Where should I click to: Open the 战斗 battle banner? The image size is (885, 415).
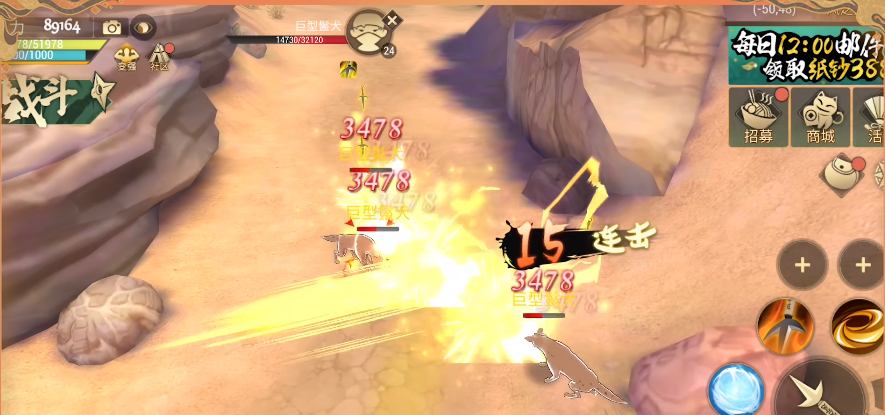tap(50, 100)
